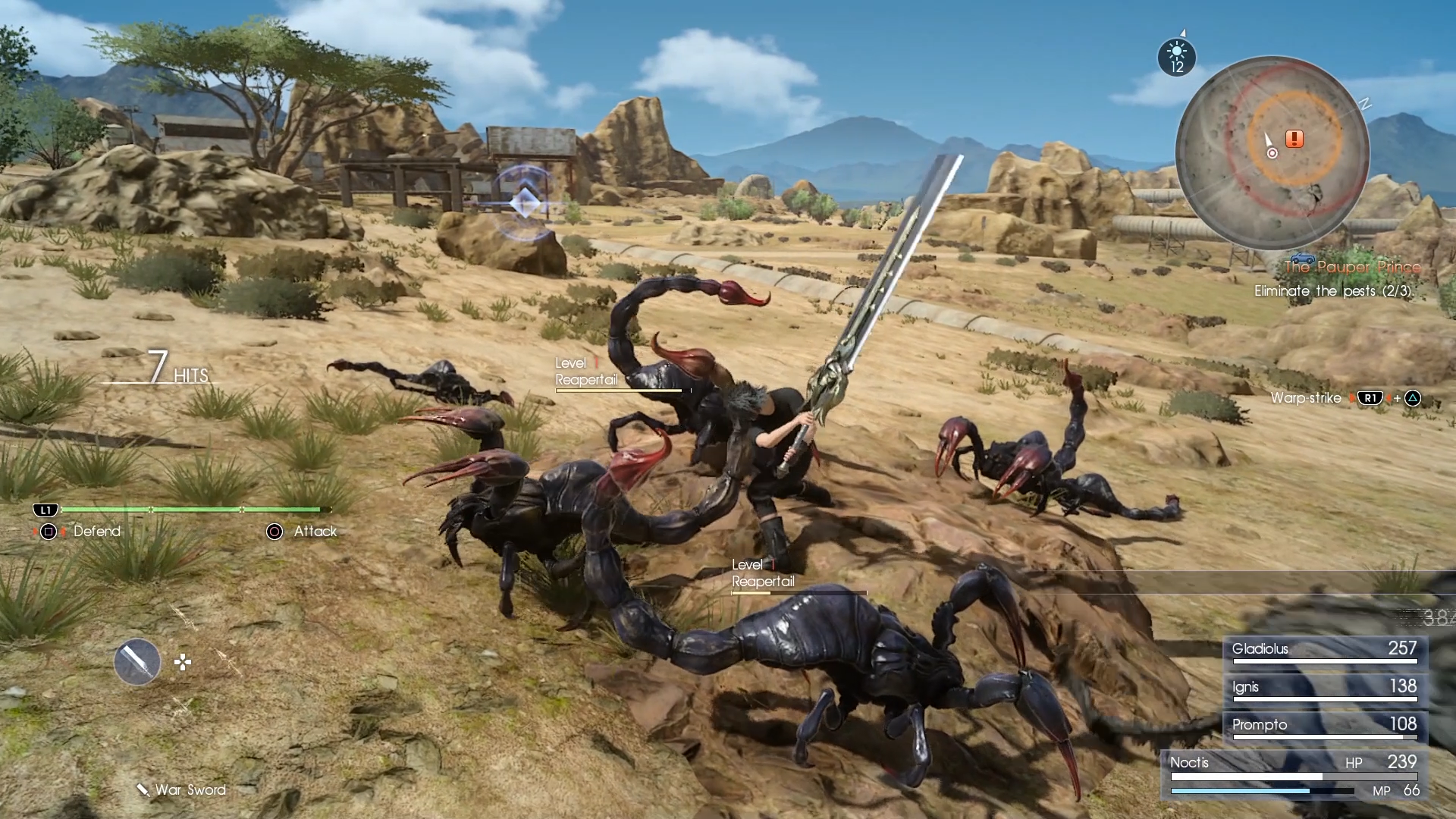The width and height of the screenshot is (1456, 819).
Task: Select The Pauper Prince quest title
Action: pyautogui.click(x=1352, y=267)
